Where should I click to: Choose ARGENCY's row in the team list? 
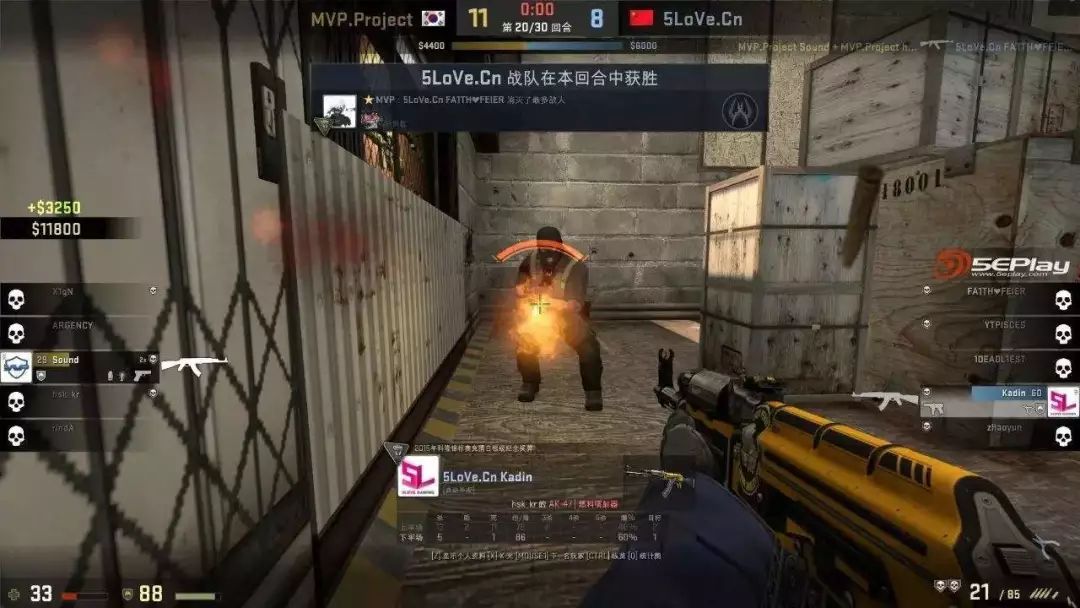coord(72,325)
